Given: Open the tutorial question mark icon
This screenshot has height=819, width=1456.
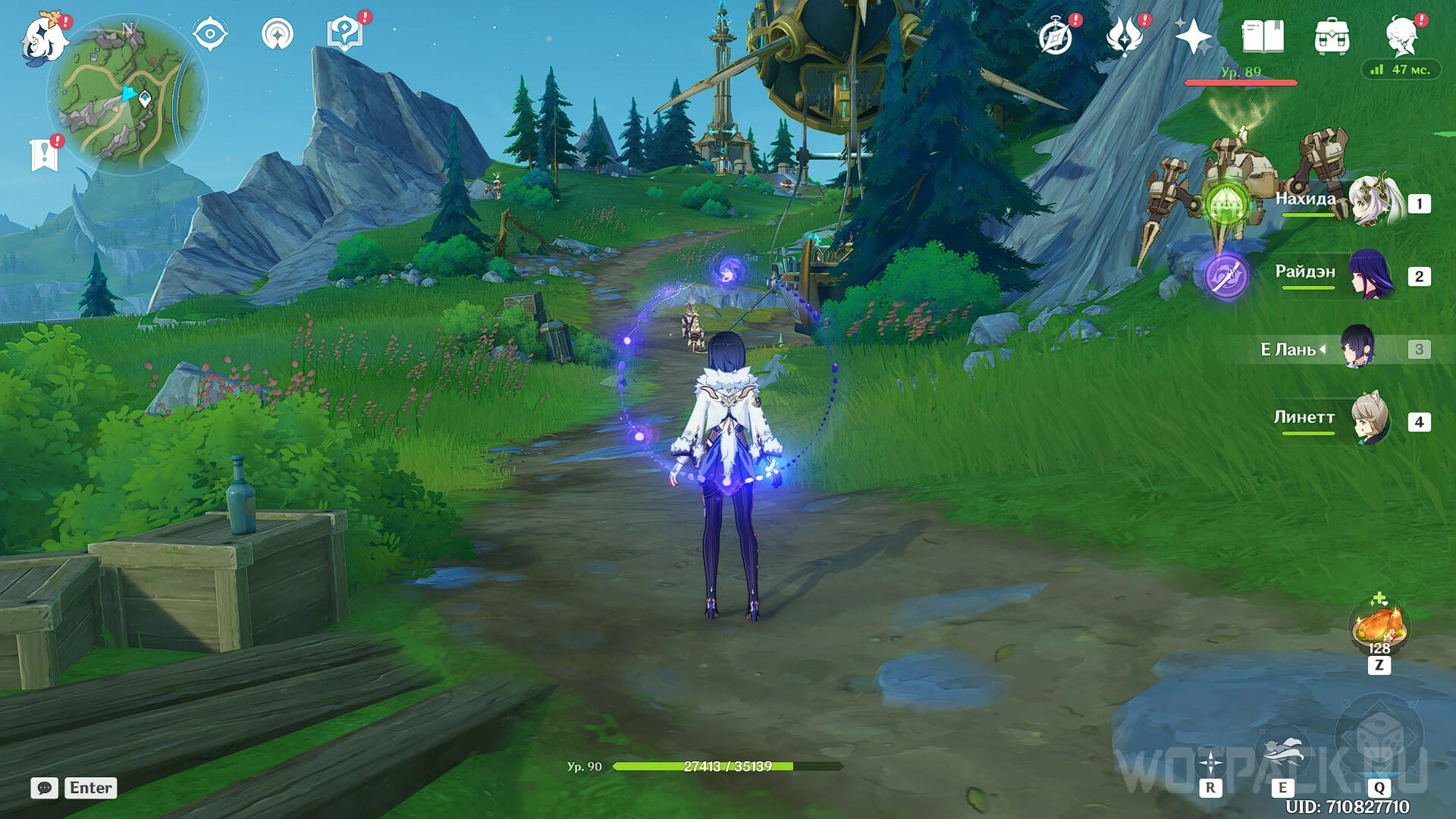Looking at the screenshot, I should (x=344, y=33).
